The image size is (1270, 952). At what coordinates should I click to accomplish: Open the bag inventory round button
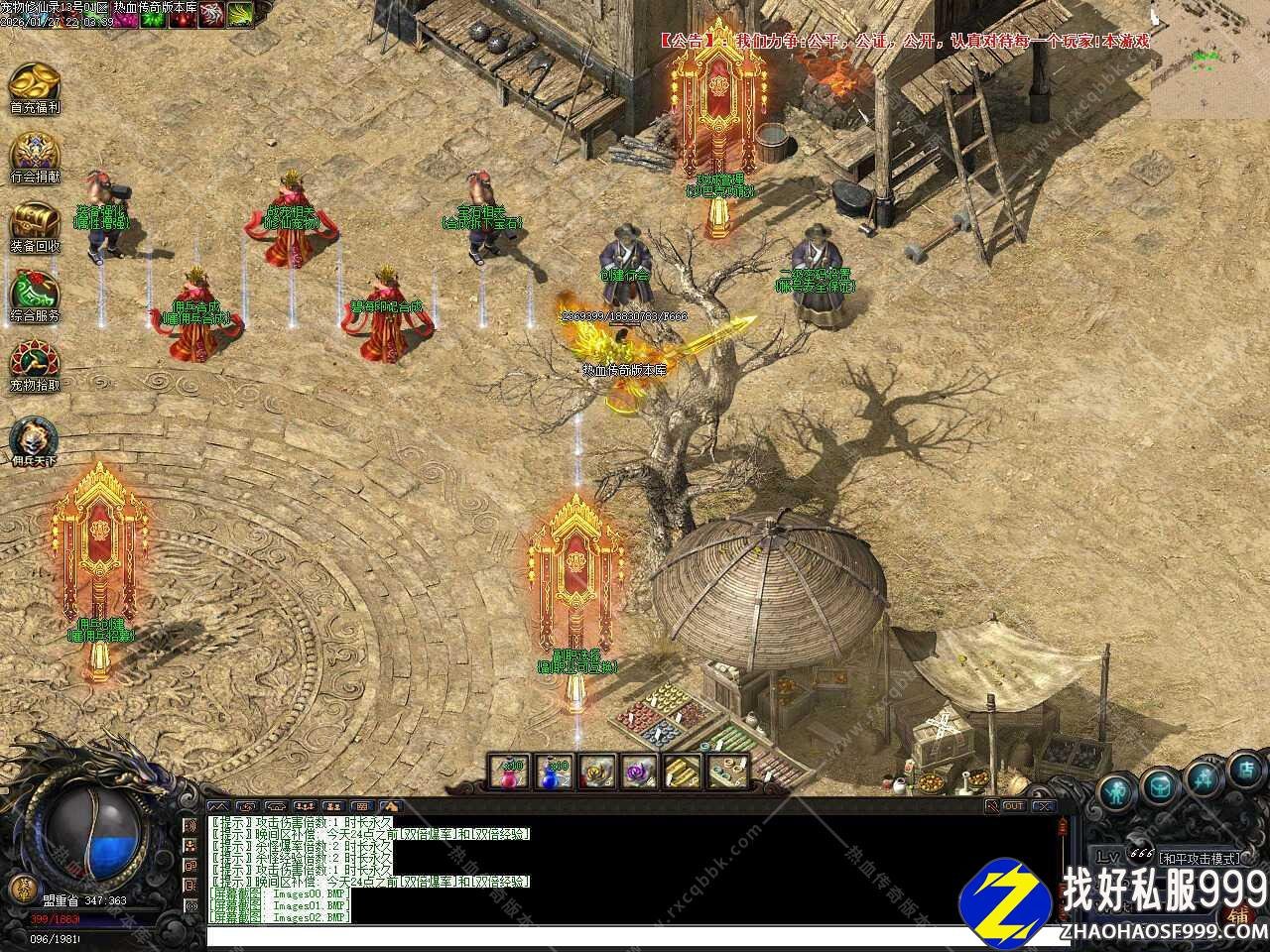(x=1158, y=786)
